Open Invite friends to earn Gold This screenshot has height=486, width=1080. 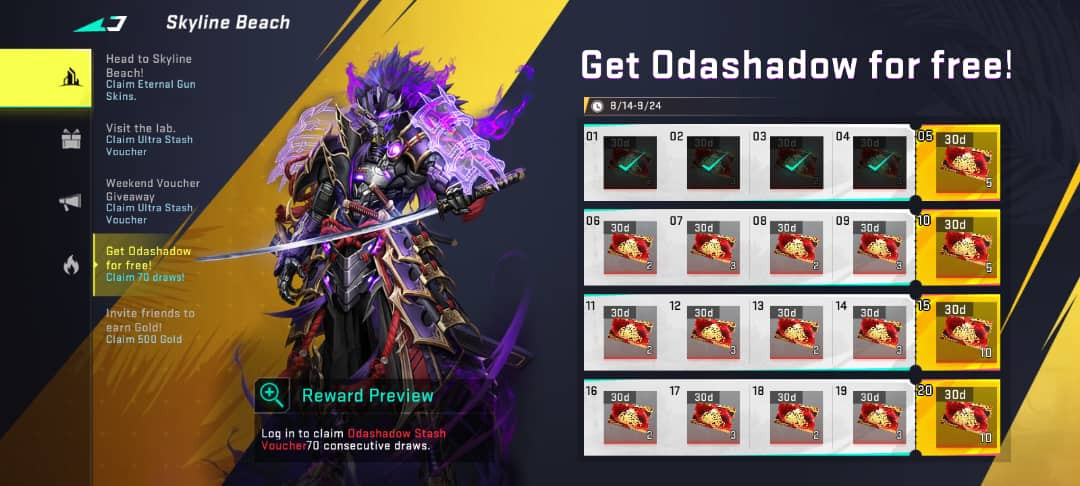151,326
